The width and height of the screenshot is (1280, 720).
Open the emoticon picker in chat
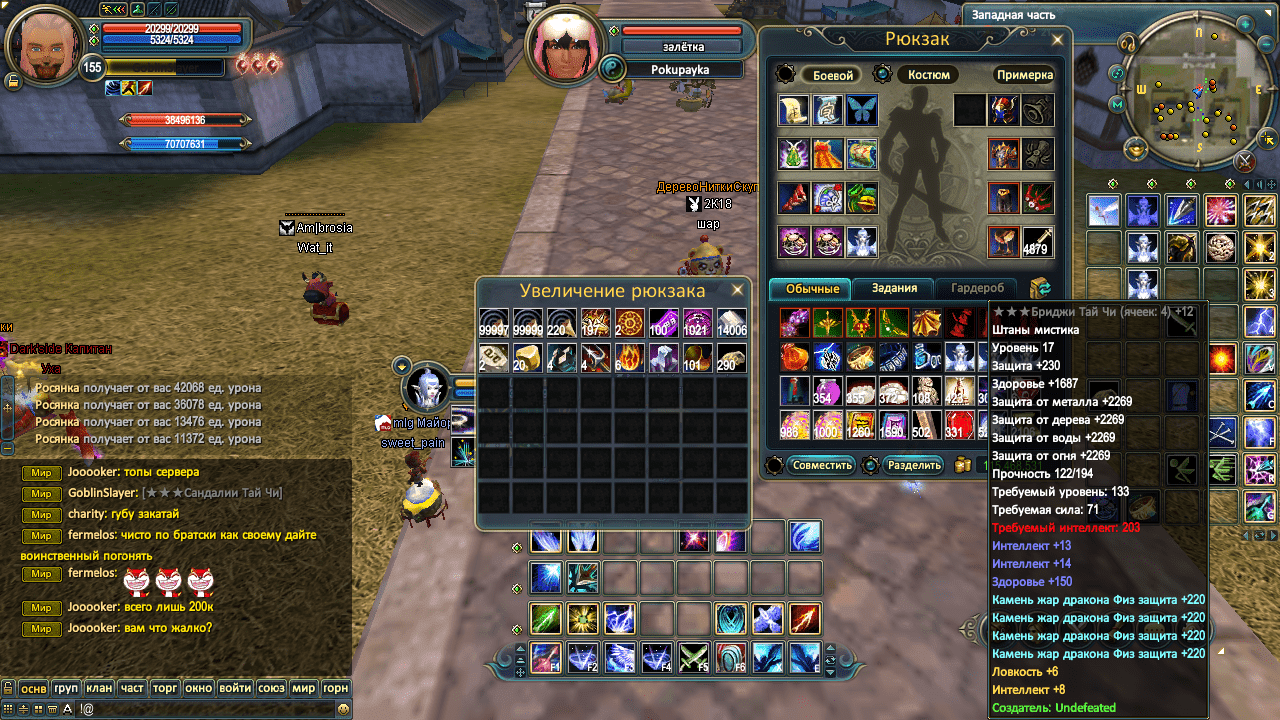pyautogui.click(x=343, y=709)
